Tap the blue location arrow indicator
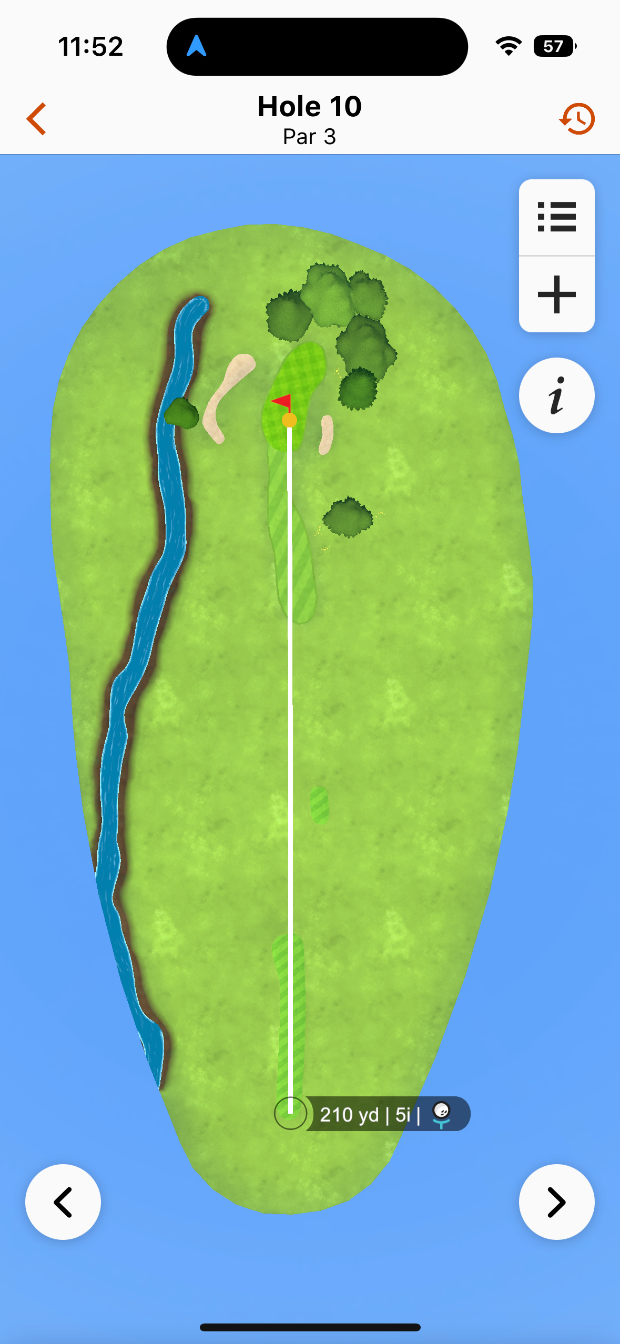Viewport: 620px width, 1344px height. [x=197, y=46]
